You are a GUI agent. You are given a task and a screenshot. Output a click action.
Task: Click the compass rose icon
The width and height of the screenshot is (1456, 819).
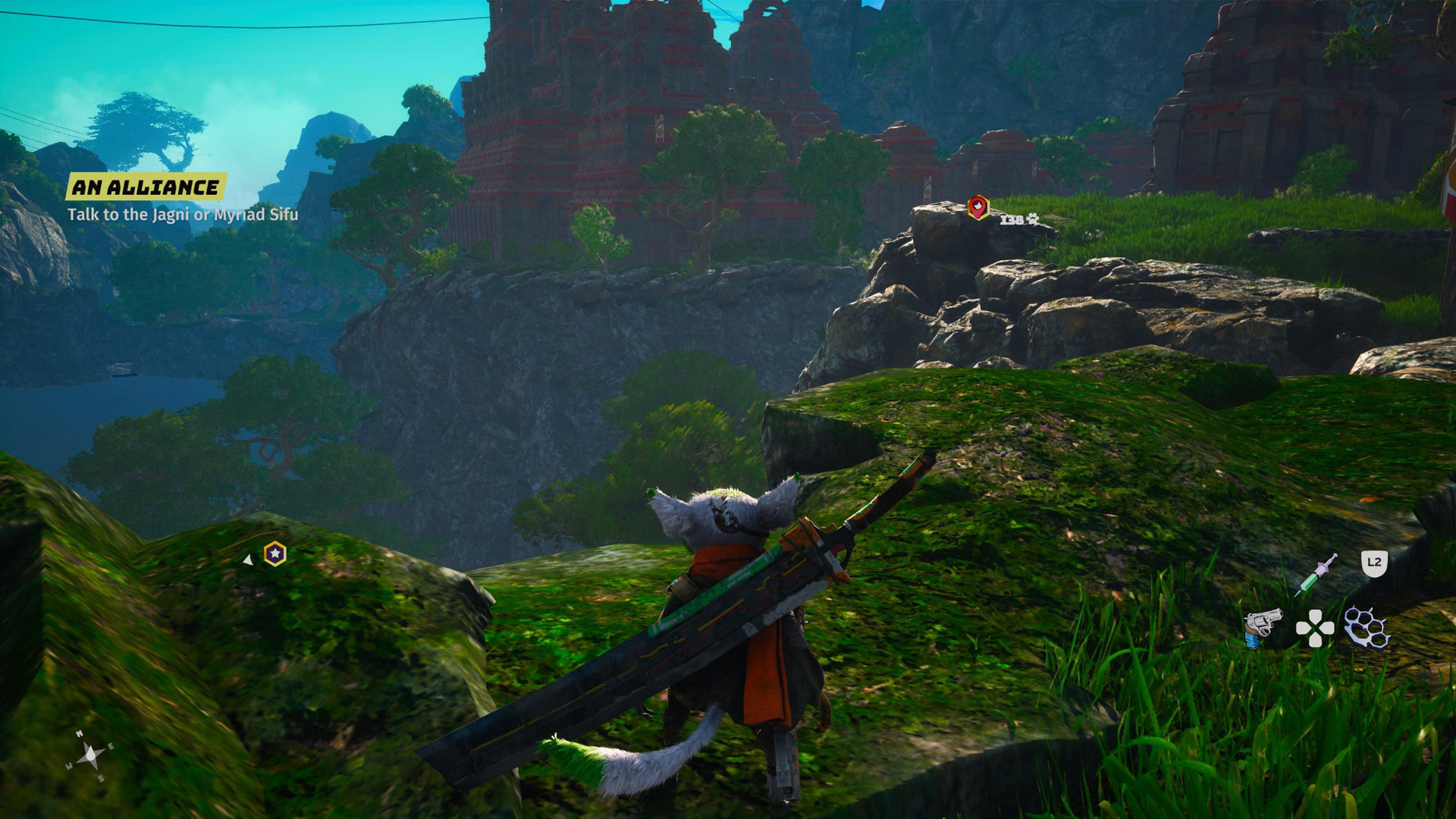coord(91,755)
